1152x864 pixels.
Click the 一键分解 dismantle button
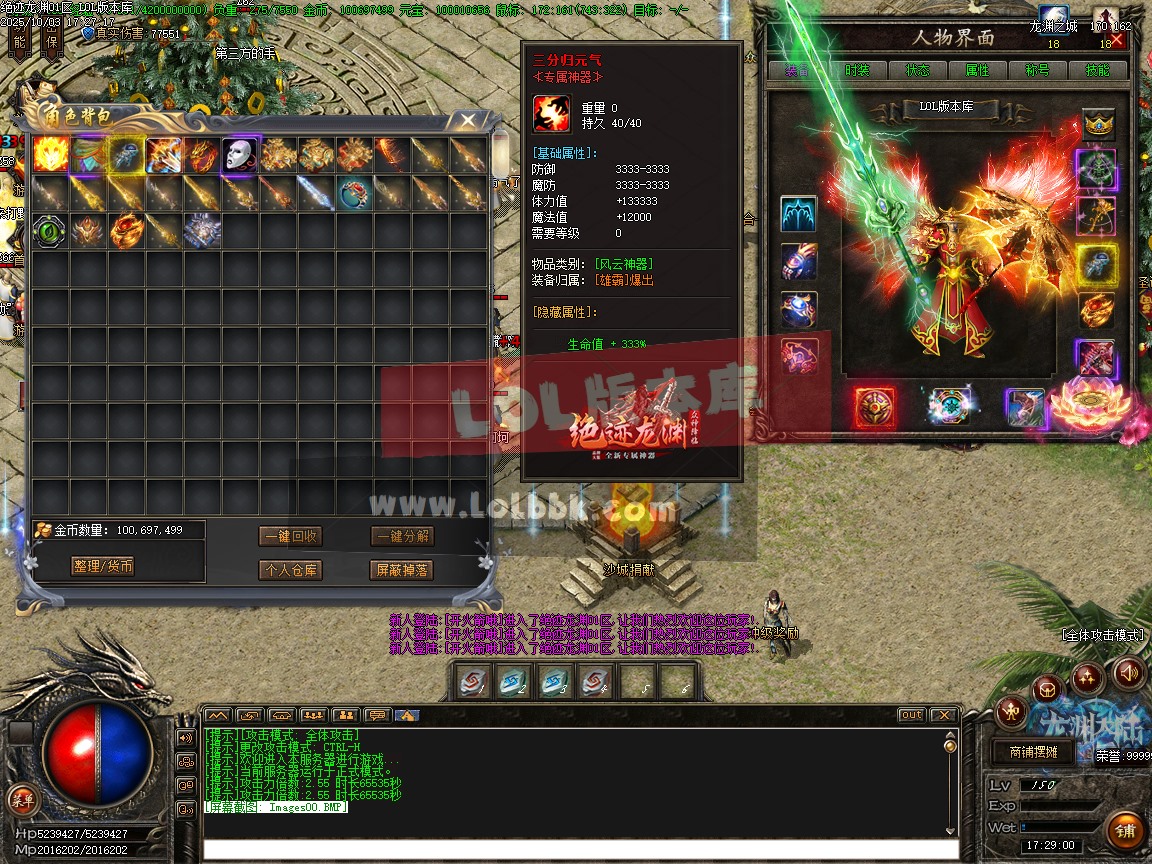(401, 536)
